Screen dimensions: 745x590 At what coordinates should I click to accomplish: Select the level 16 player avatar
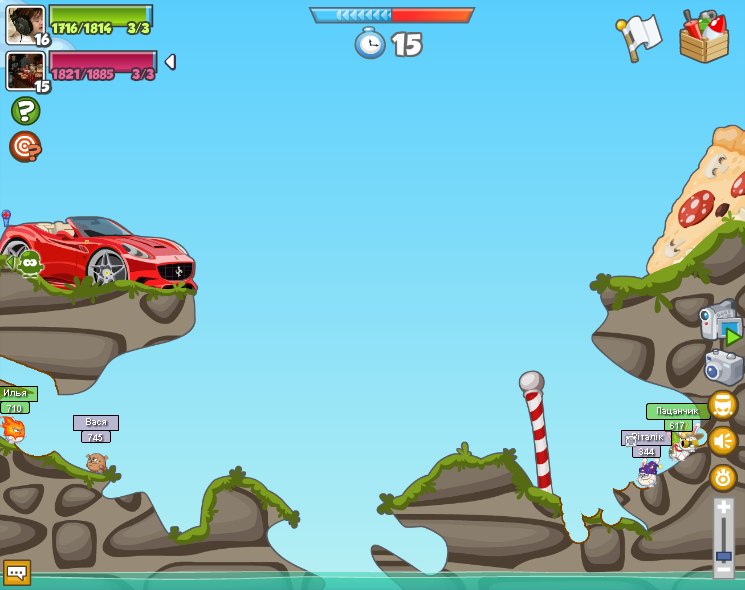pyautogui.click(x=24, y=25)
